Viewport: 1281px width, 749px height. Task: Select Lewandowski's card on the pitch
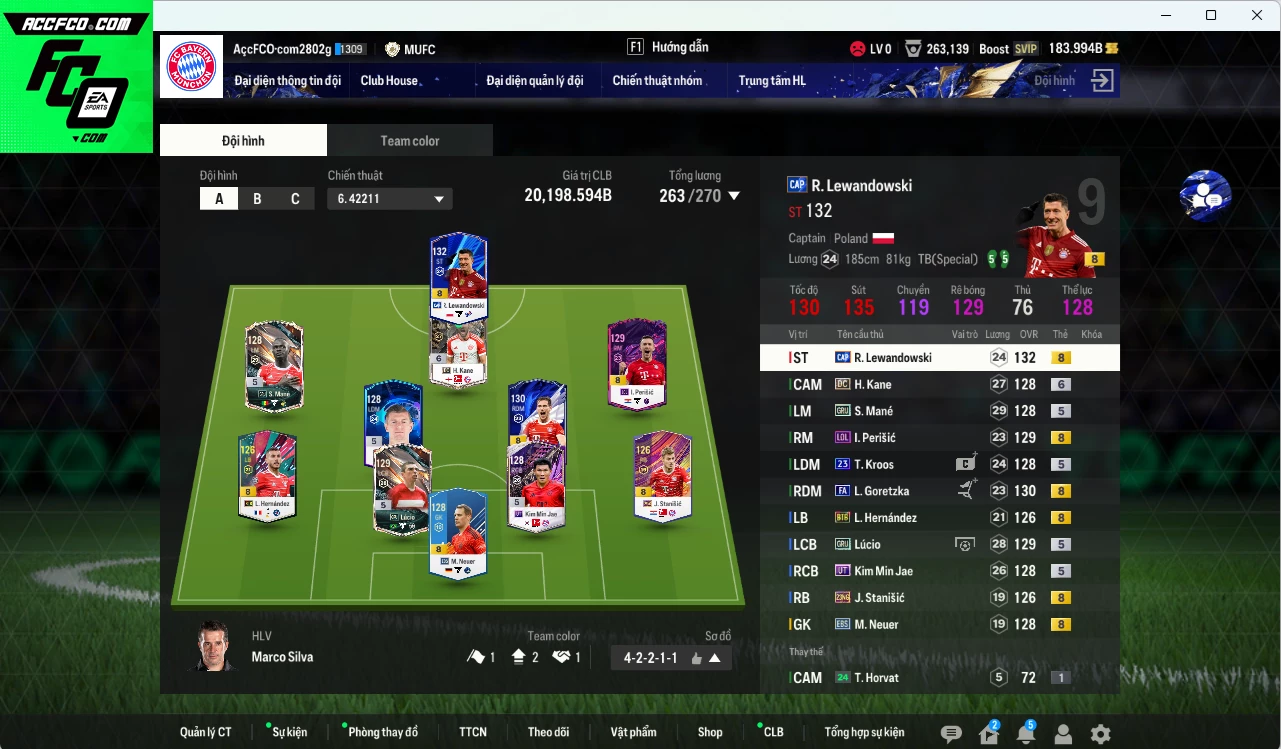(458, 273)
